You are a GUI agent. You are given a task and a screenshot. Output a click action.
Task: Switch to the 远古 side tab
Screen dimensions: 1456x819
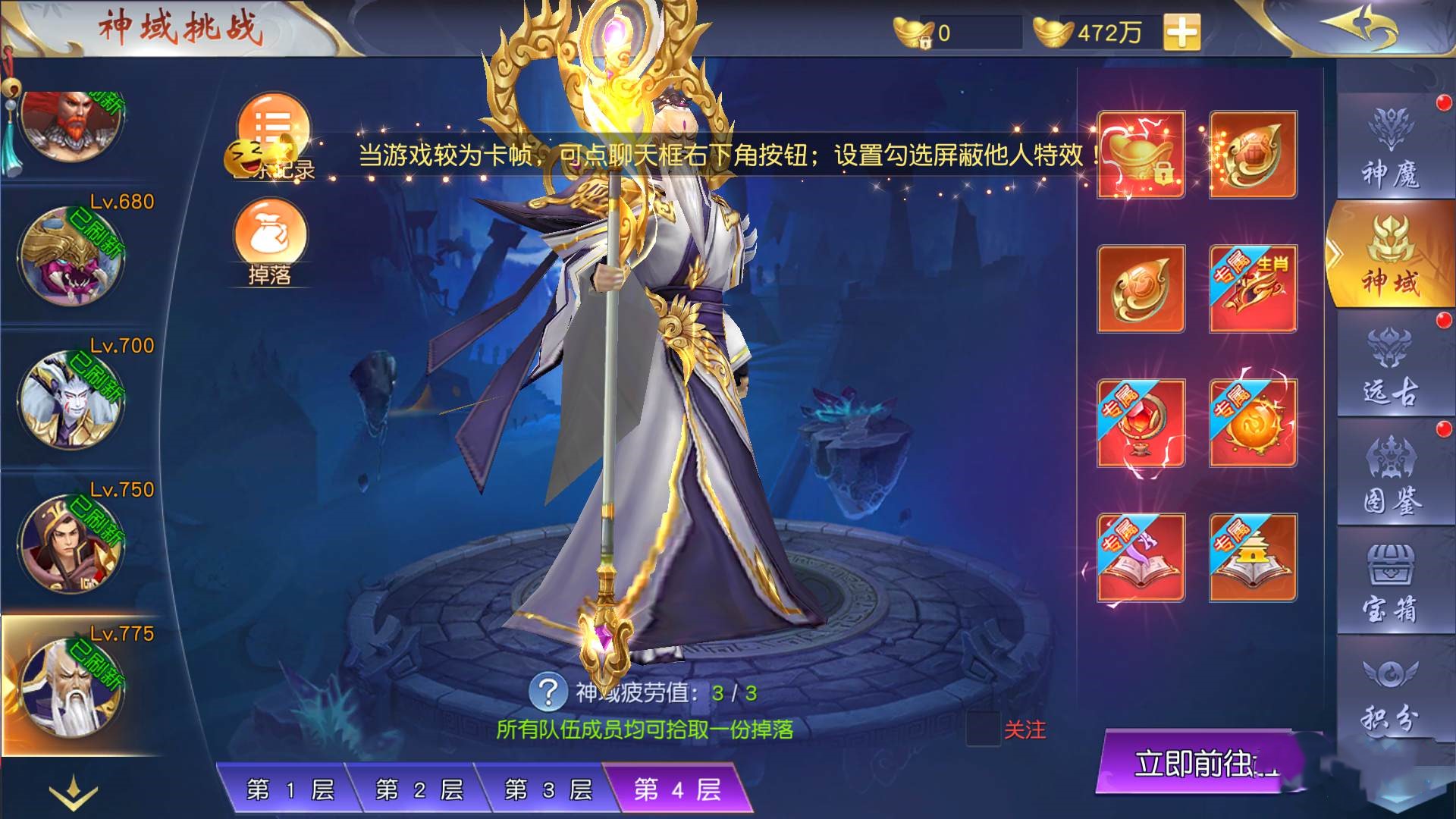1391,366
